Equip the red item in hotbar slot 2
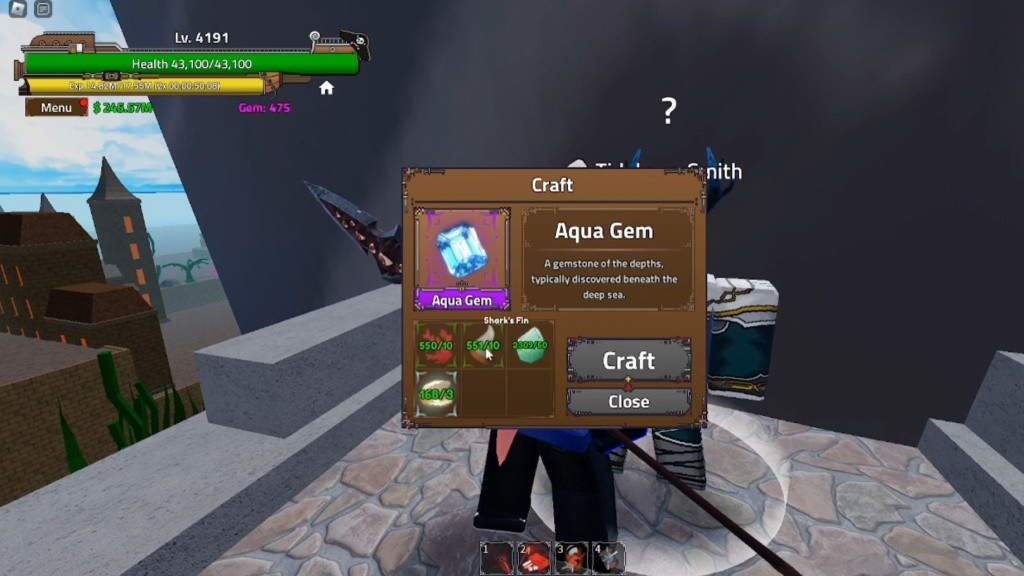The image size is (1024, 576). [x=533, y=558]
